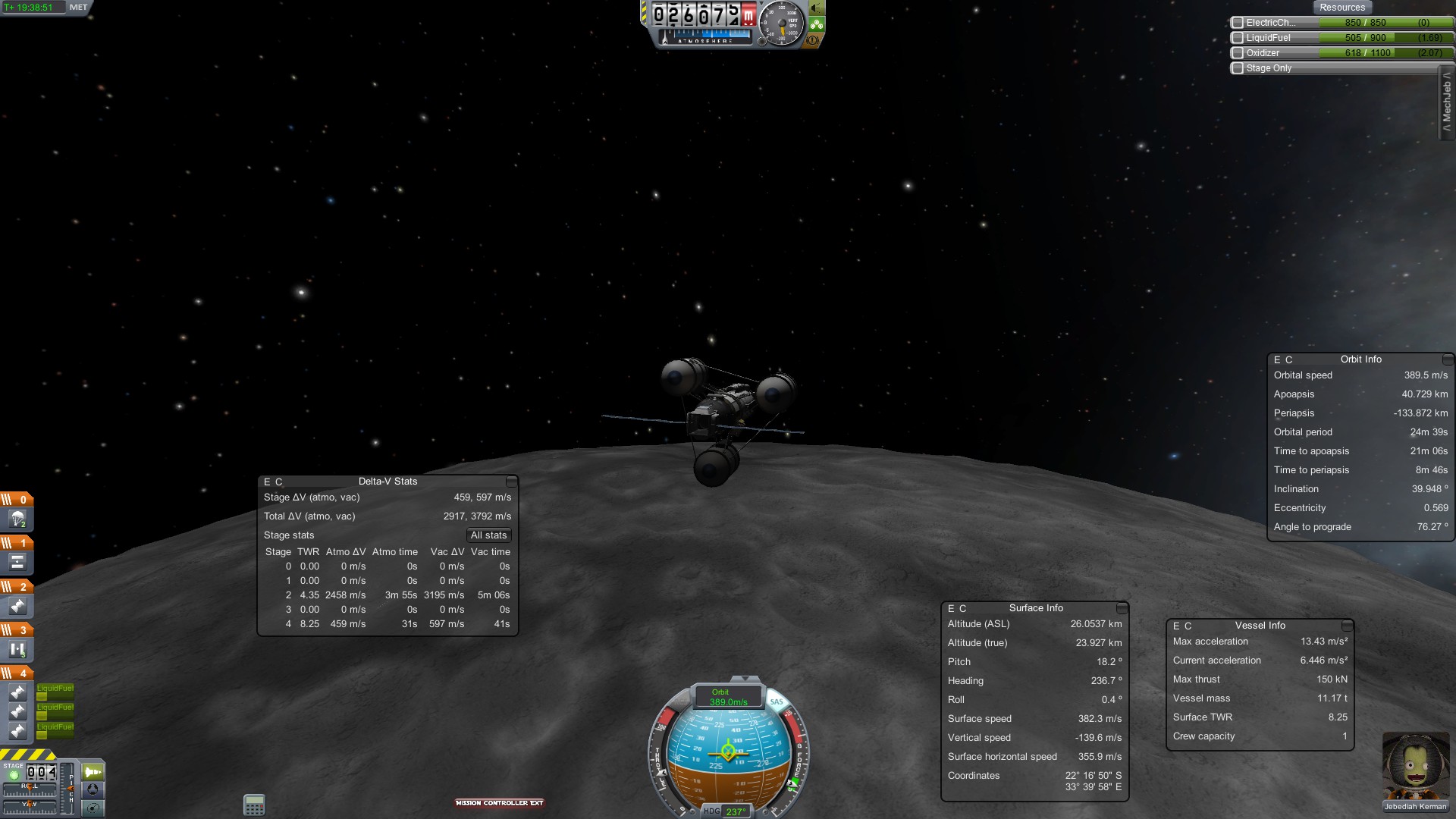Select the stage 1 decoupler icon
1456x819 pixels.
click(17, 563)
